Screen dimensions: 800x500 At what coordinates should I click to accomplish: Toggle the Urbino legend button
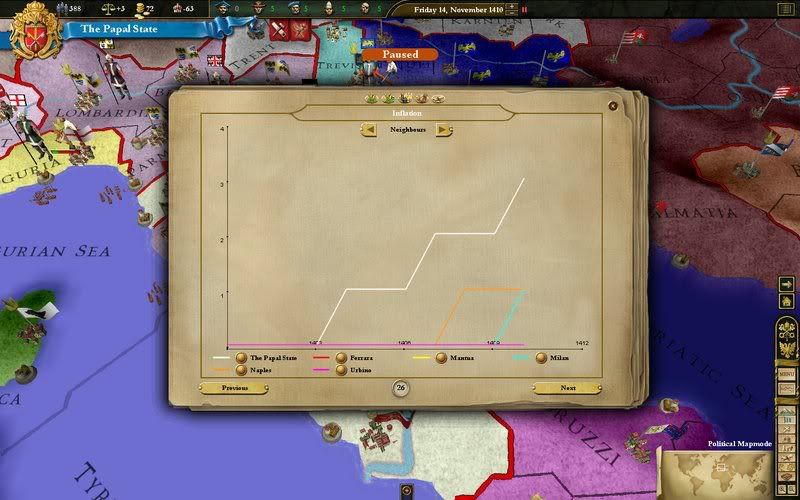click(342, 370)
